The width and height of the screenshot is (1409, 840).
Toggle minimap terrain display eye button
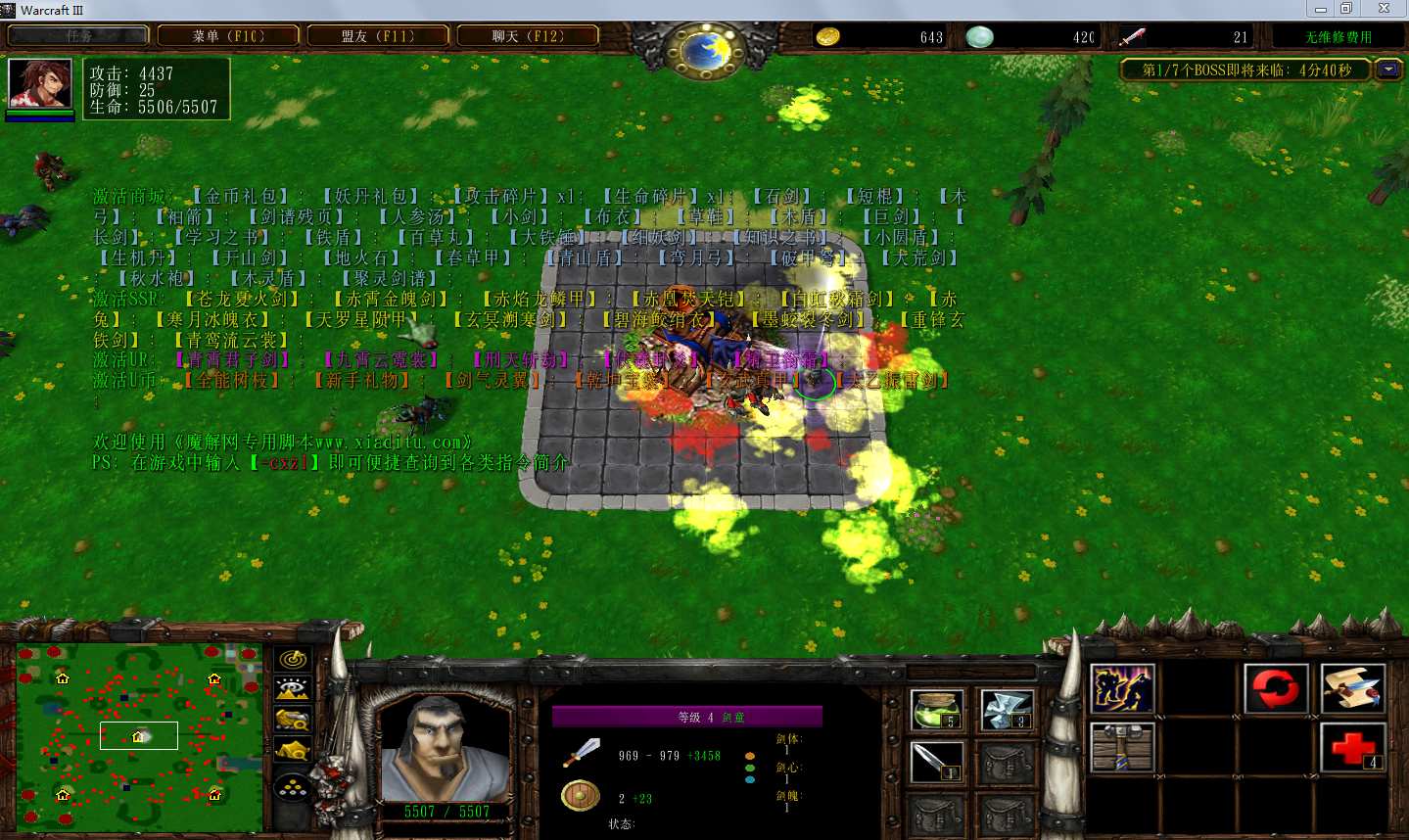(293, 689)
